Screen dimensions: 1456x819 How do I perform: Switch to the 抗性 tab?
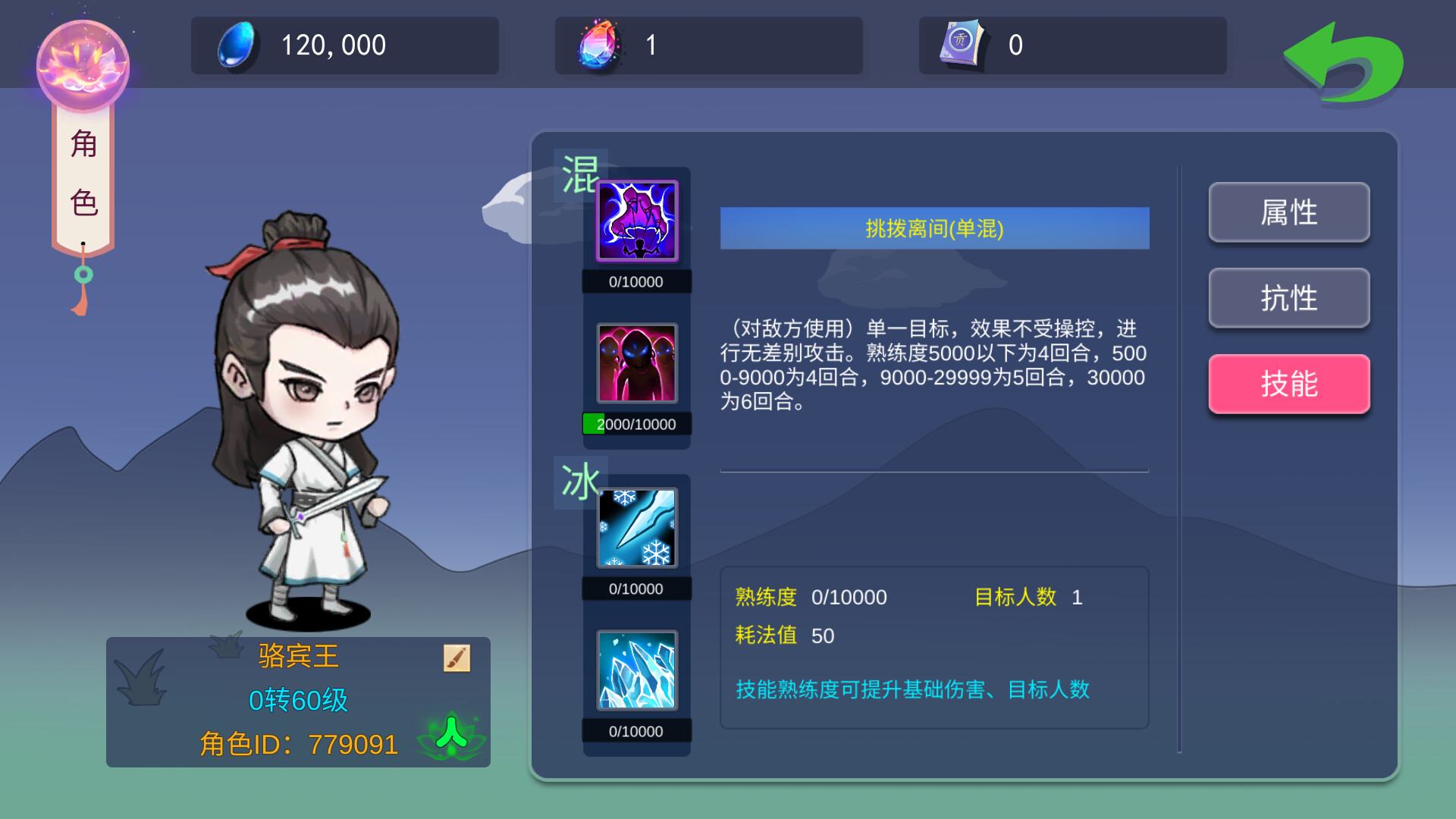(x=1288, y=299)
